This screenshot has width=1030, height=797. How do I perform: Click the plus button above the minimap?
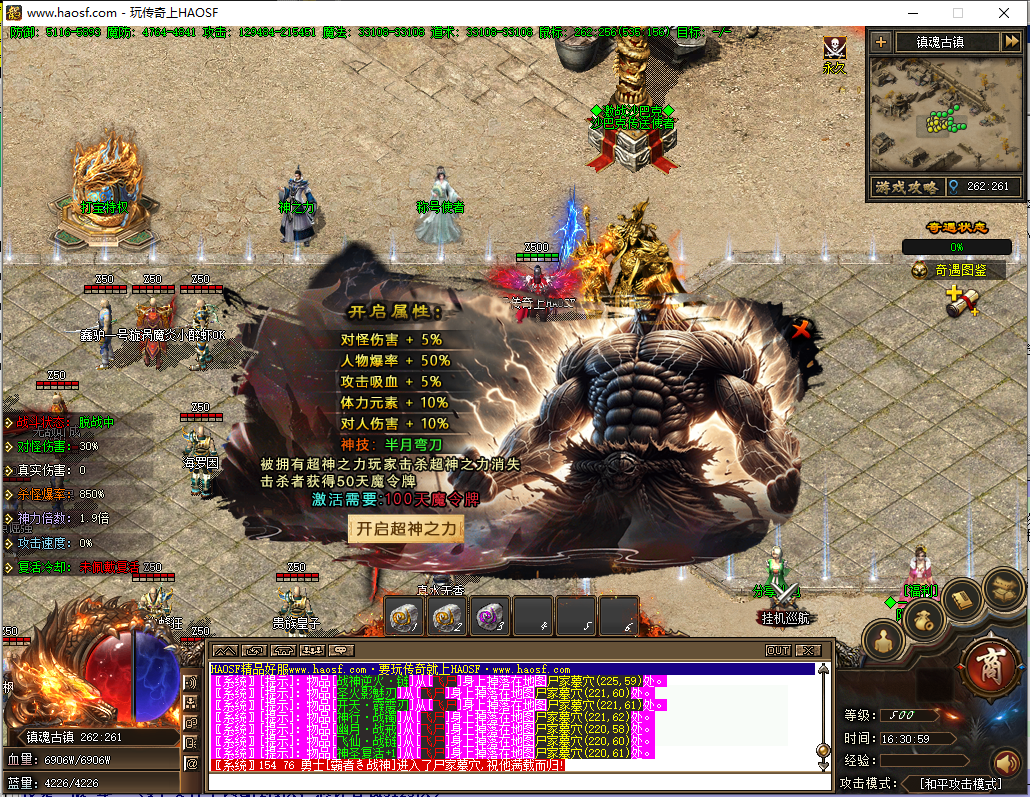pos(880,42)
